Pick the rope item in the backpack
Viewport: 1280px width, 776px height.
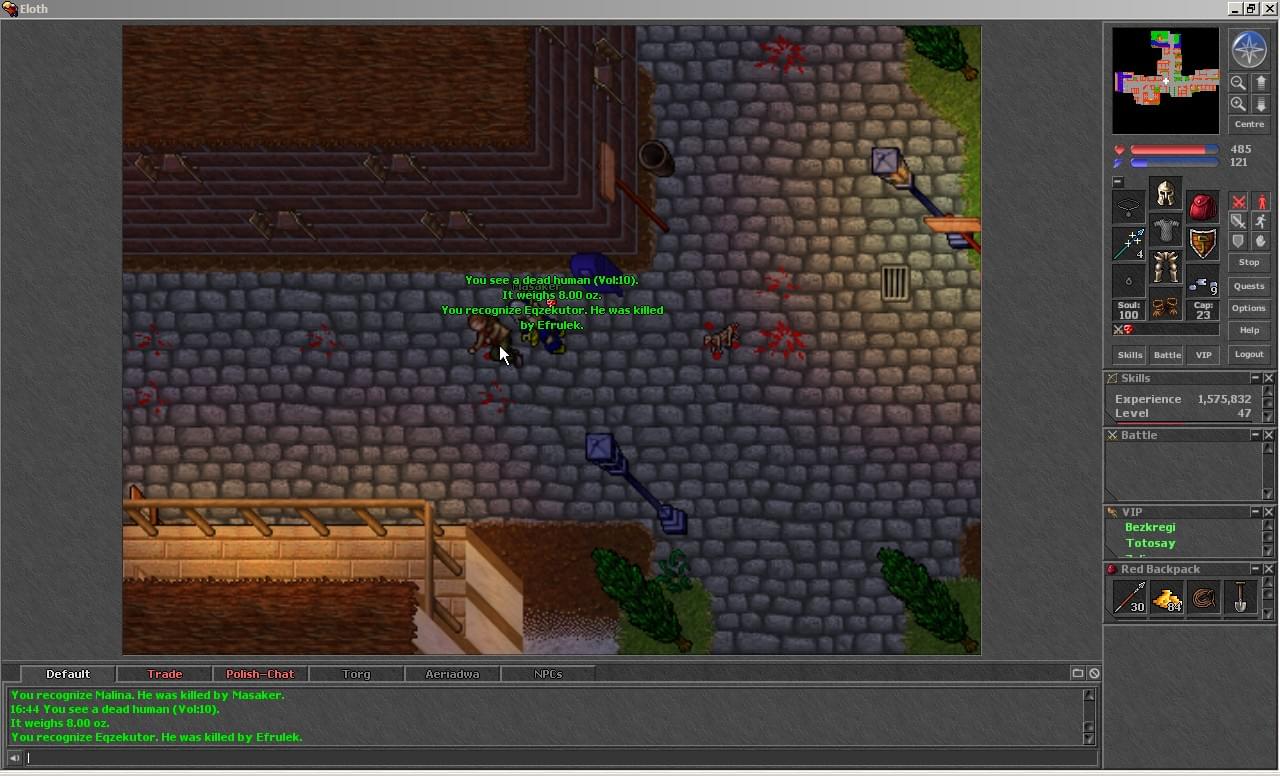click(1204, 598)
